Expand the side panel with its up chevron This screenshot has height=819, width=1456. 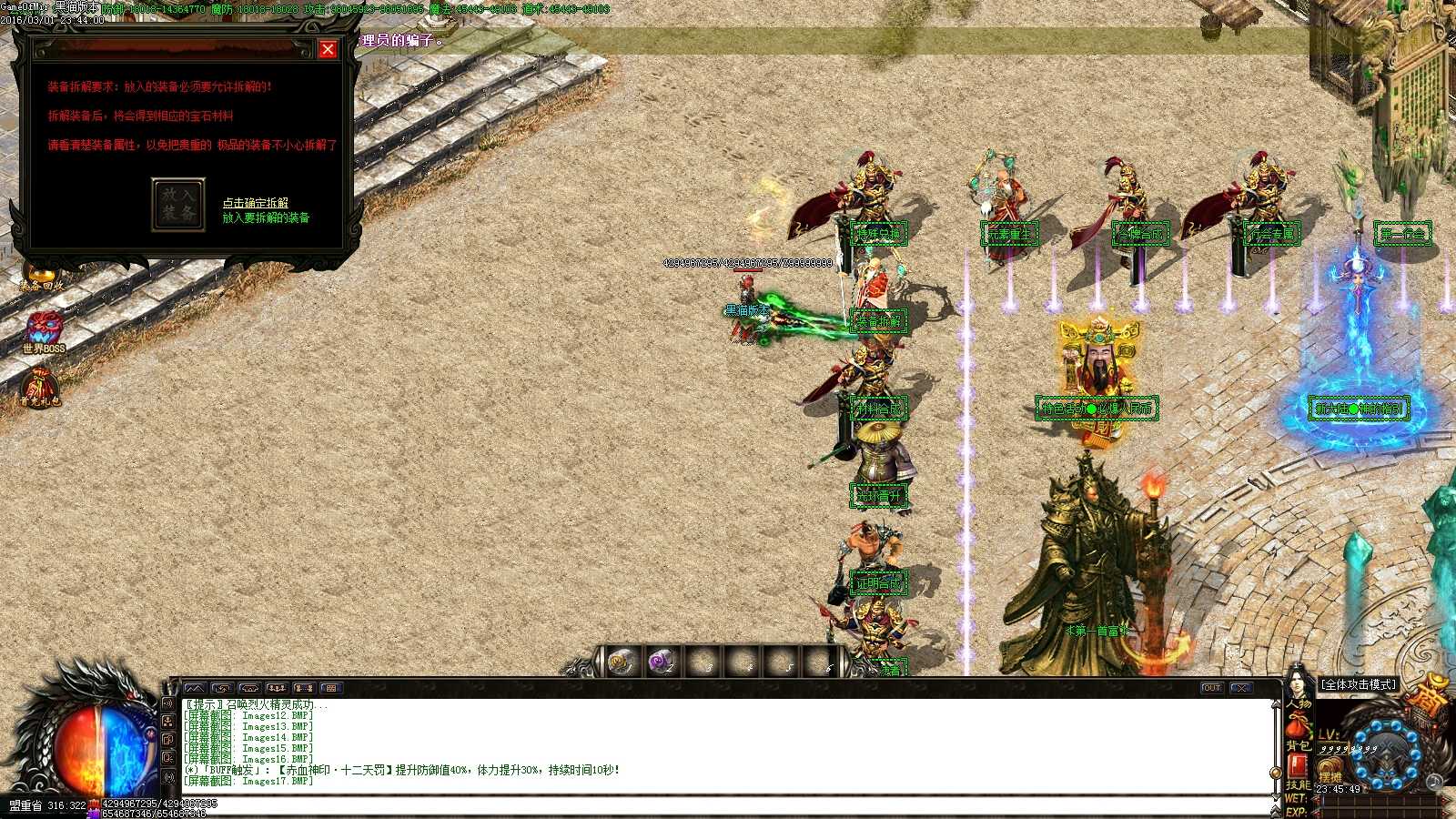(1275, 705)
